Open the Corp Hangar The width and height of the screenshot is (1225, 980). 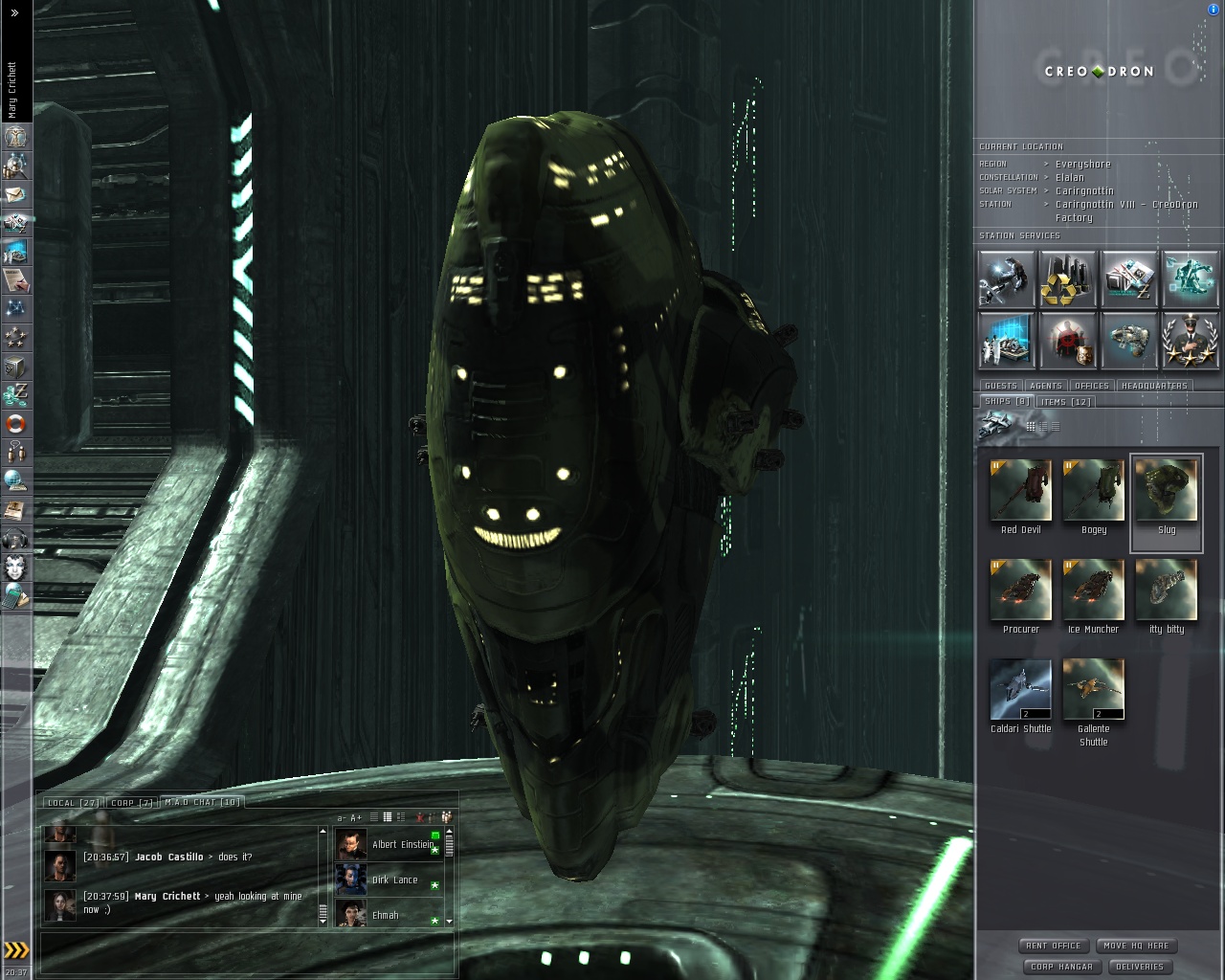(x=1061, y=967)
